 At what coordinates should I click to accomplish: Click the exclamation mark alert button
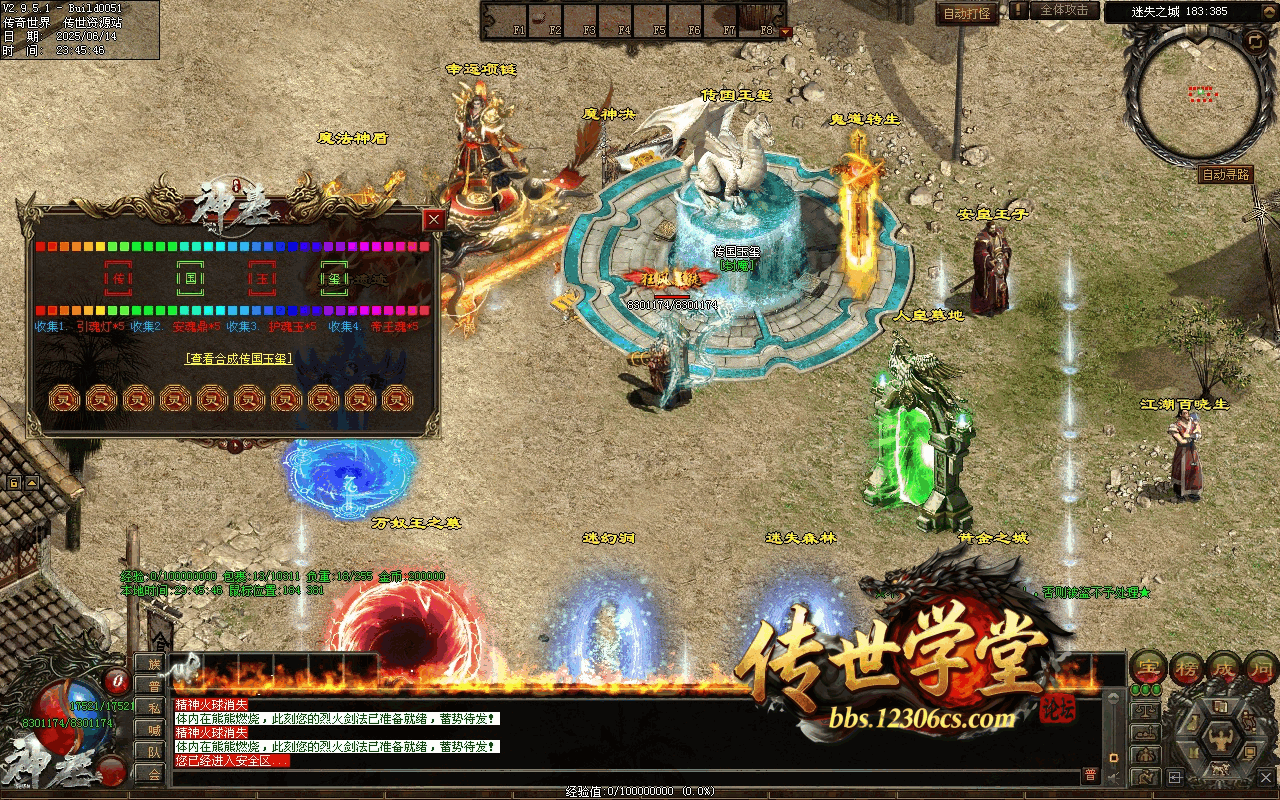1018,10
